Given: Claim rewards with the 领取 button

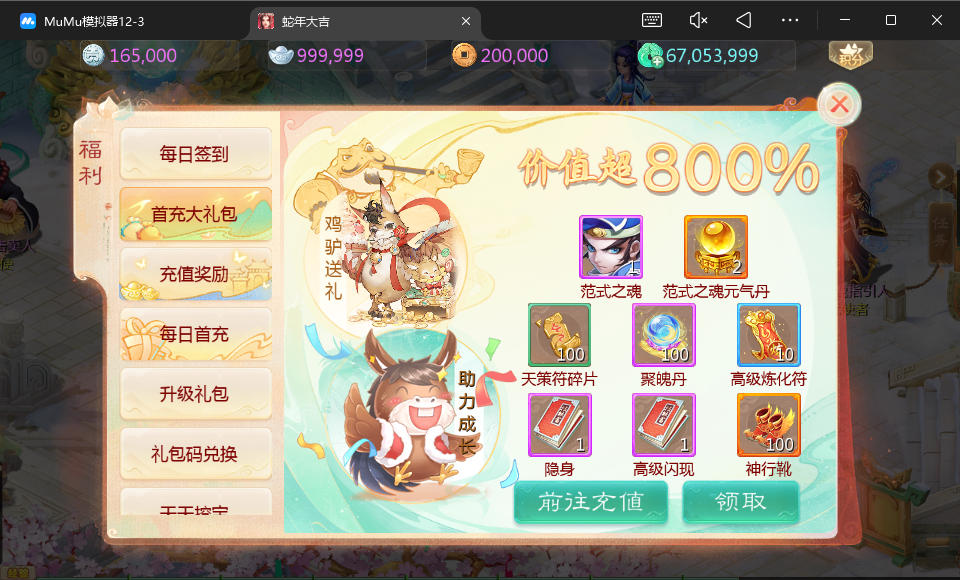Looking at the screenshot, I should 741,502.
